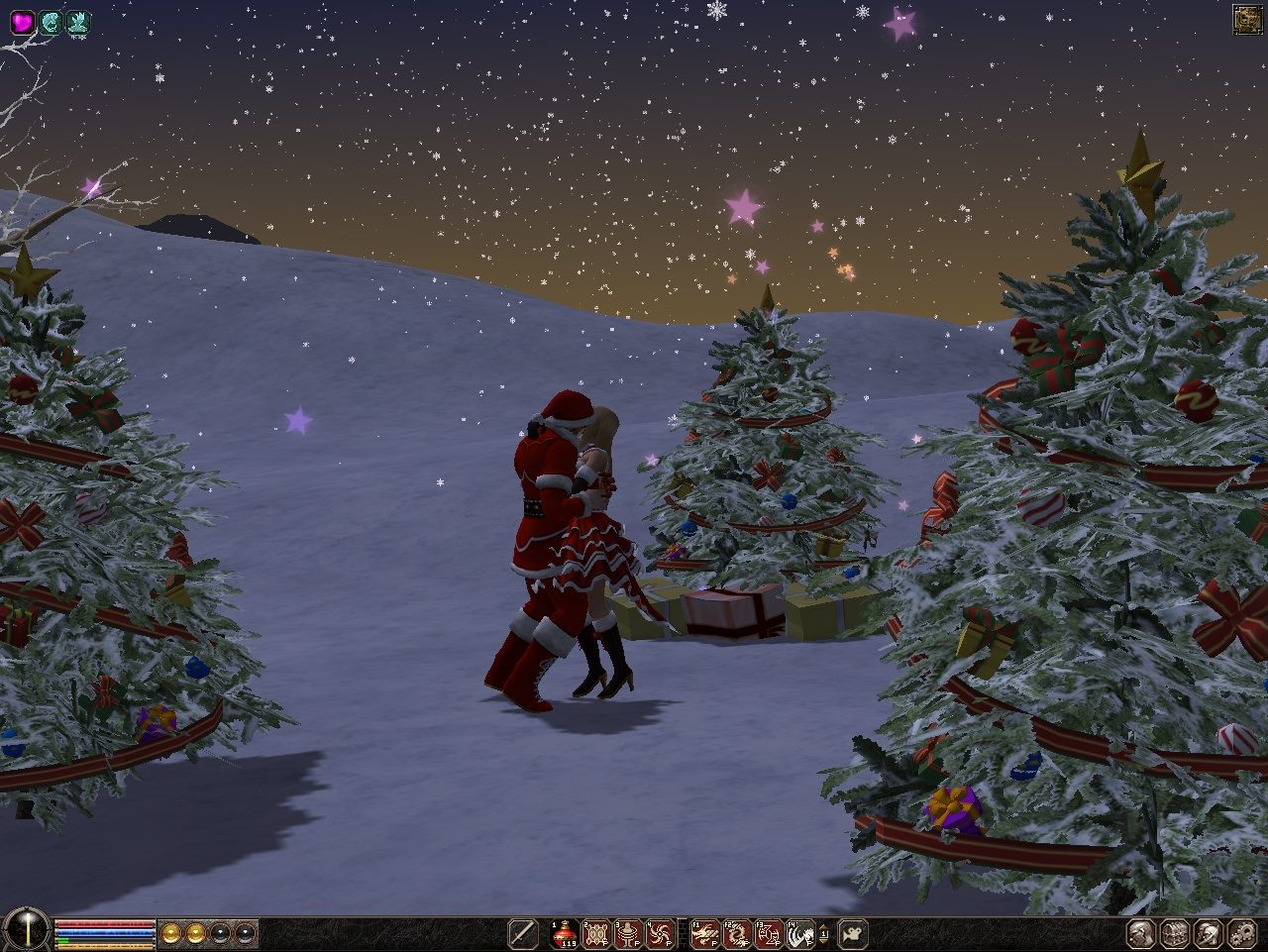Click the teal tree buff icon

point(78,22)
